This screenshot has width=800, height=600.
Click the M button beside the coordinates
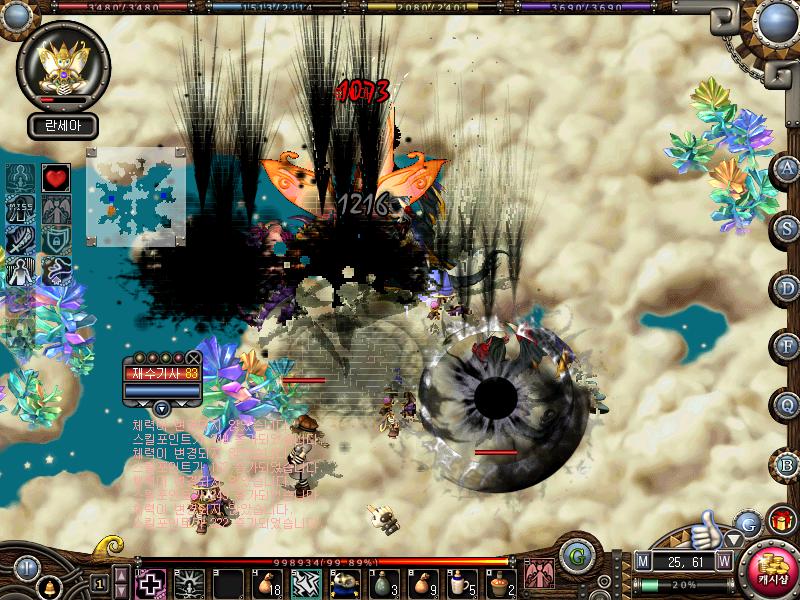click(642, 561)
